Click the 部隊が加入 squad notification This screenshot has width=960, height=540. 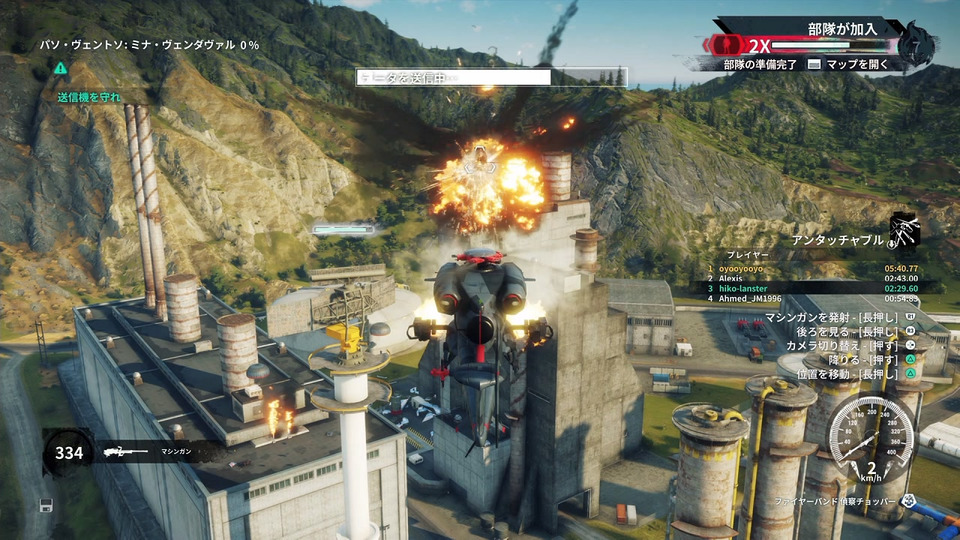(x=845, y=28)
